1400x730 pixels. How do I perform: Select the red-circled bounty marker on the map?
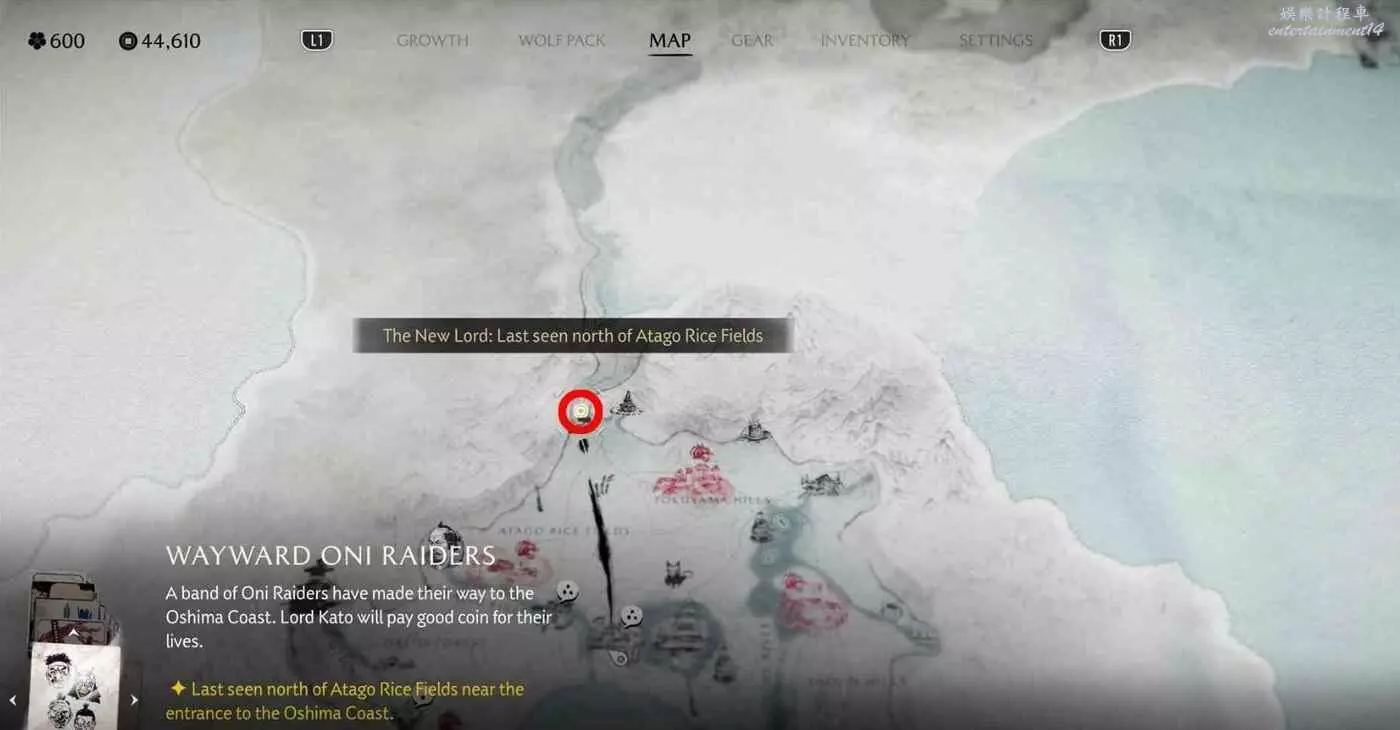[x=580, y=412]
